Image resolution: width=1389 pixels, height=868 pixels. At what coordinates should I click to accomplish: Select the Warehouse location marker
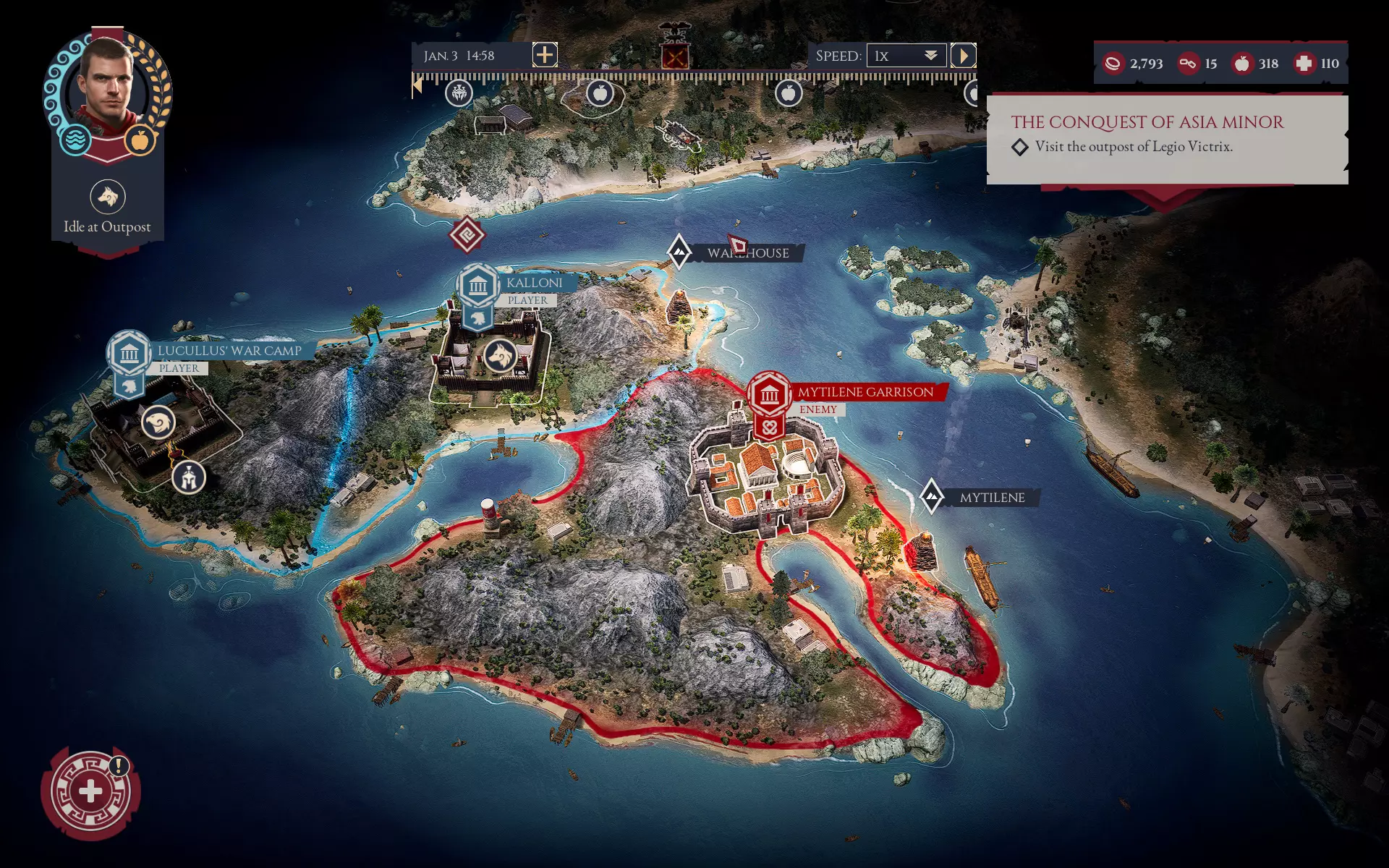coord(679,252)
